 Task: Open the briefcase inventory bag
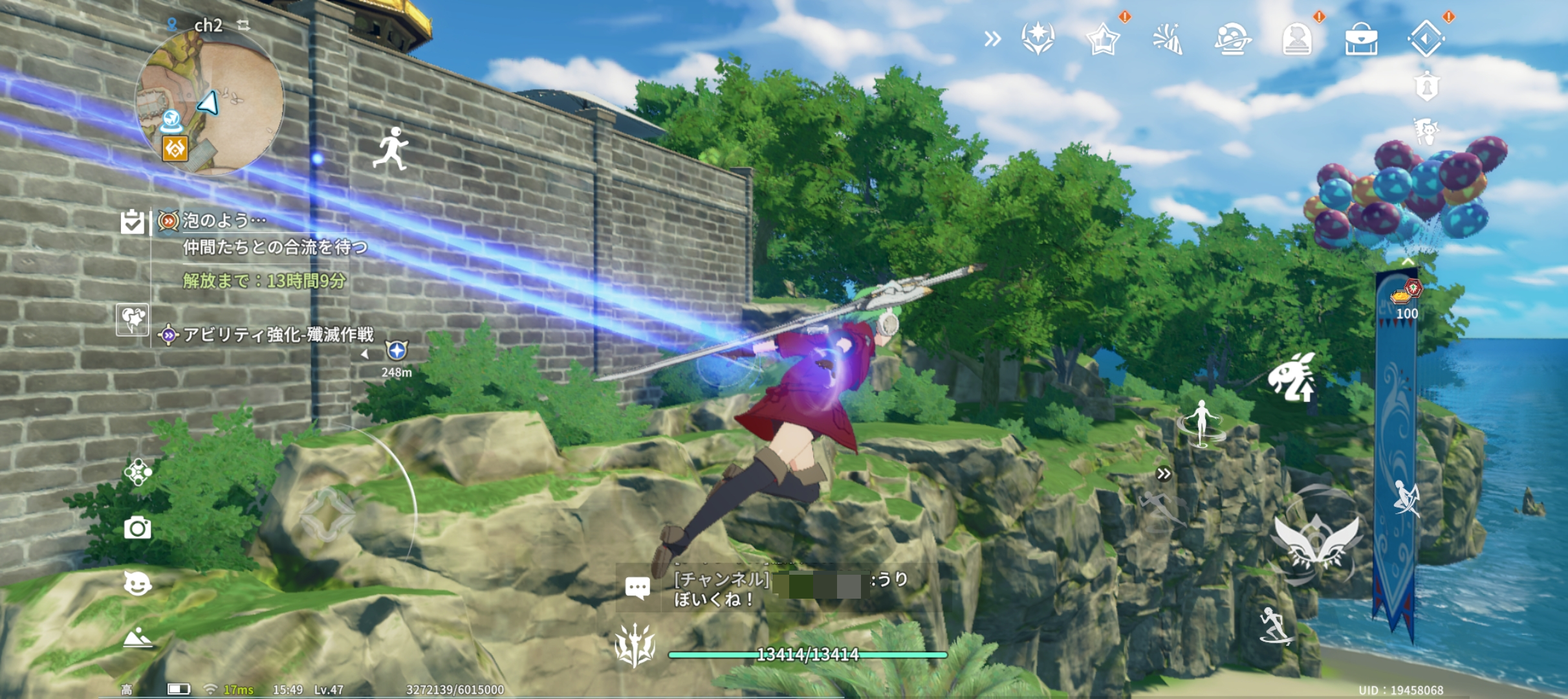coord(1361,39)
